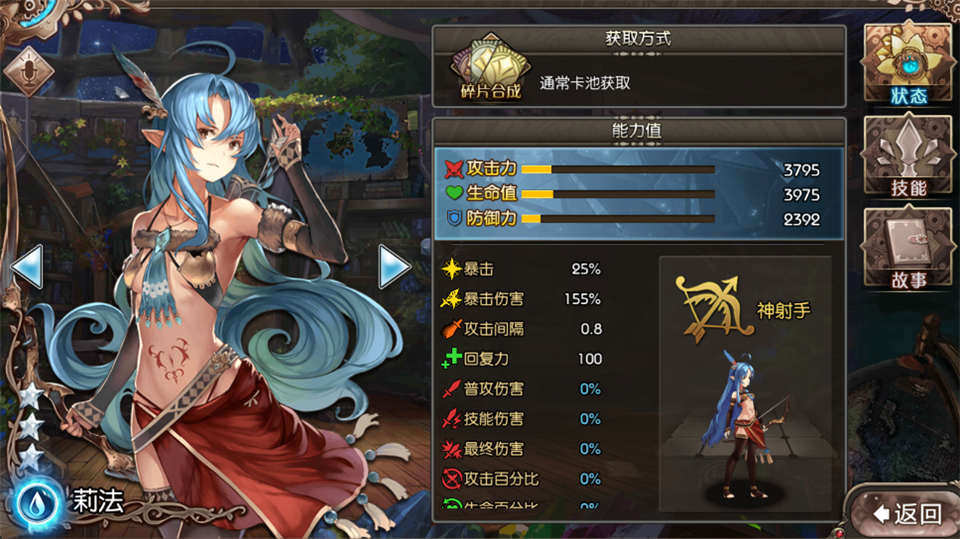
Task: Switch to the 状态 status tab
Action: click(908, 62)
